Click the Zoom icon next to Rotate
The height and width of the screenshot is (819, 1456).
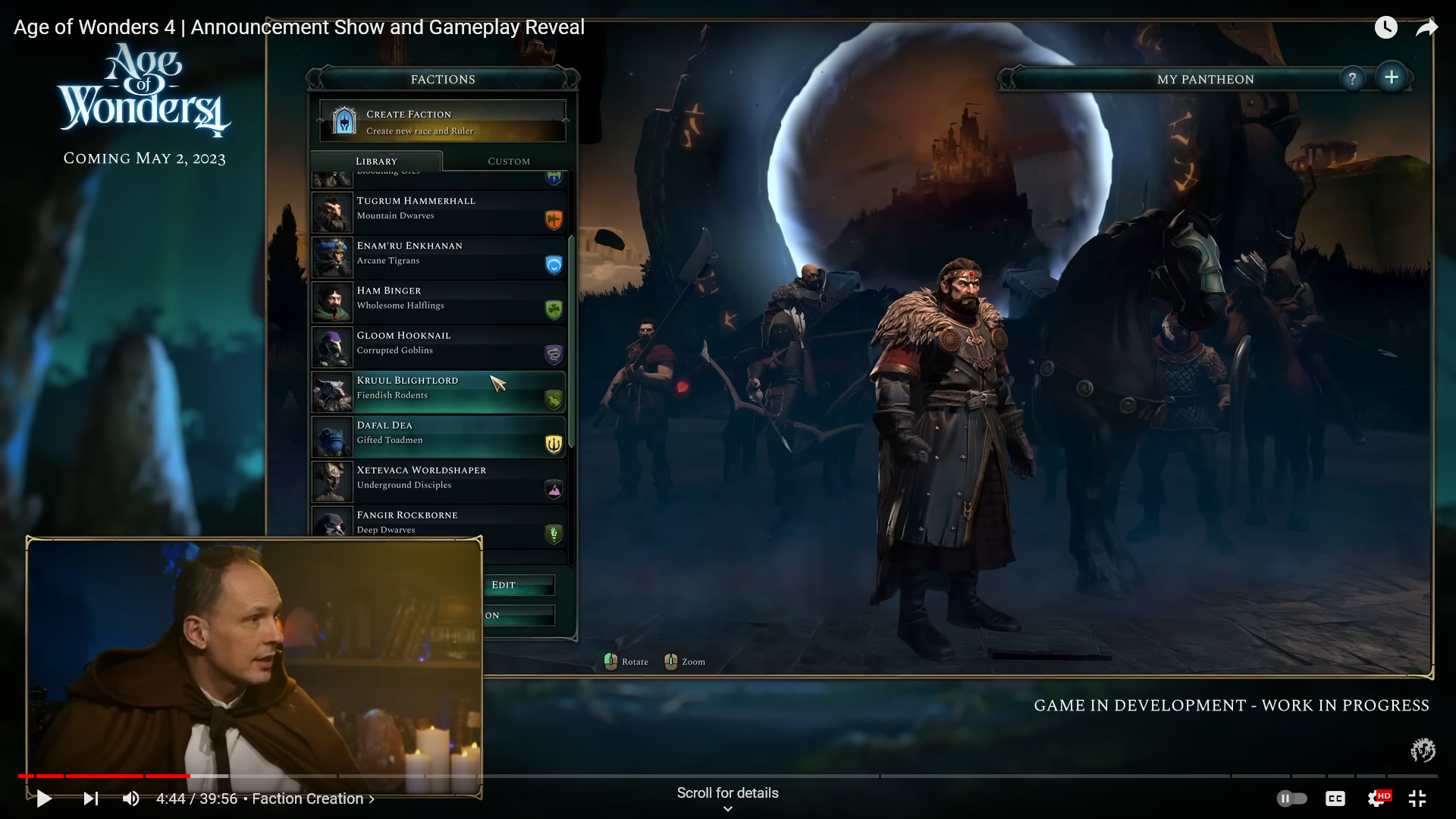670,661
